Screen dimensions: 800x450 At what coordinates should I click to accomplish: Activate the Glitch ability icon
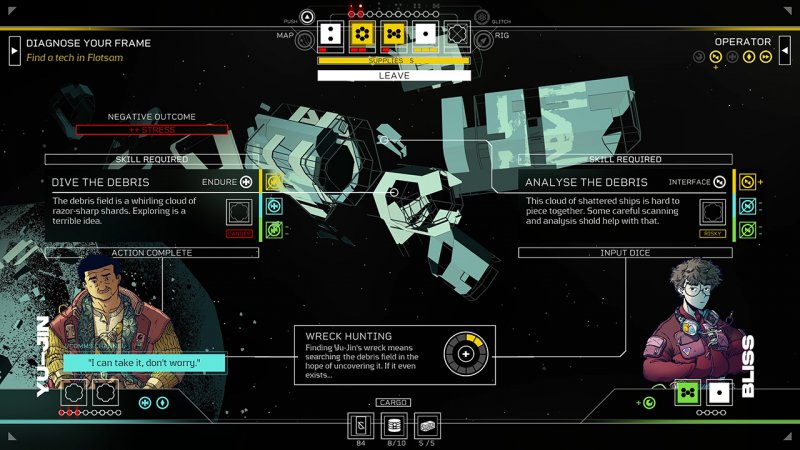tap(481, 17)
